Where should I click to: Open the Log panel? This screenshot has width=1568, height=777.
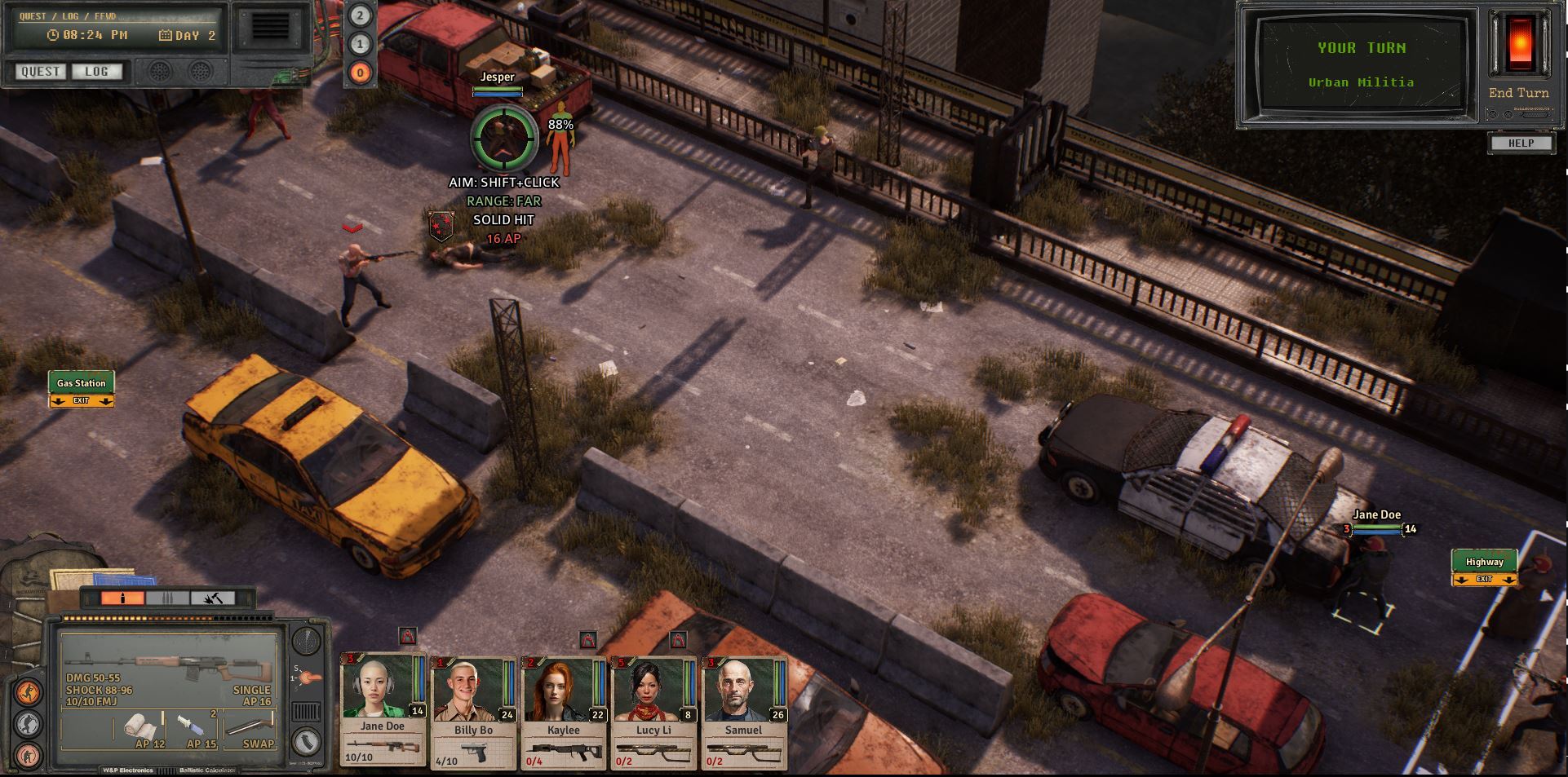click(x=96, y=72)
